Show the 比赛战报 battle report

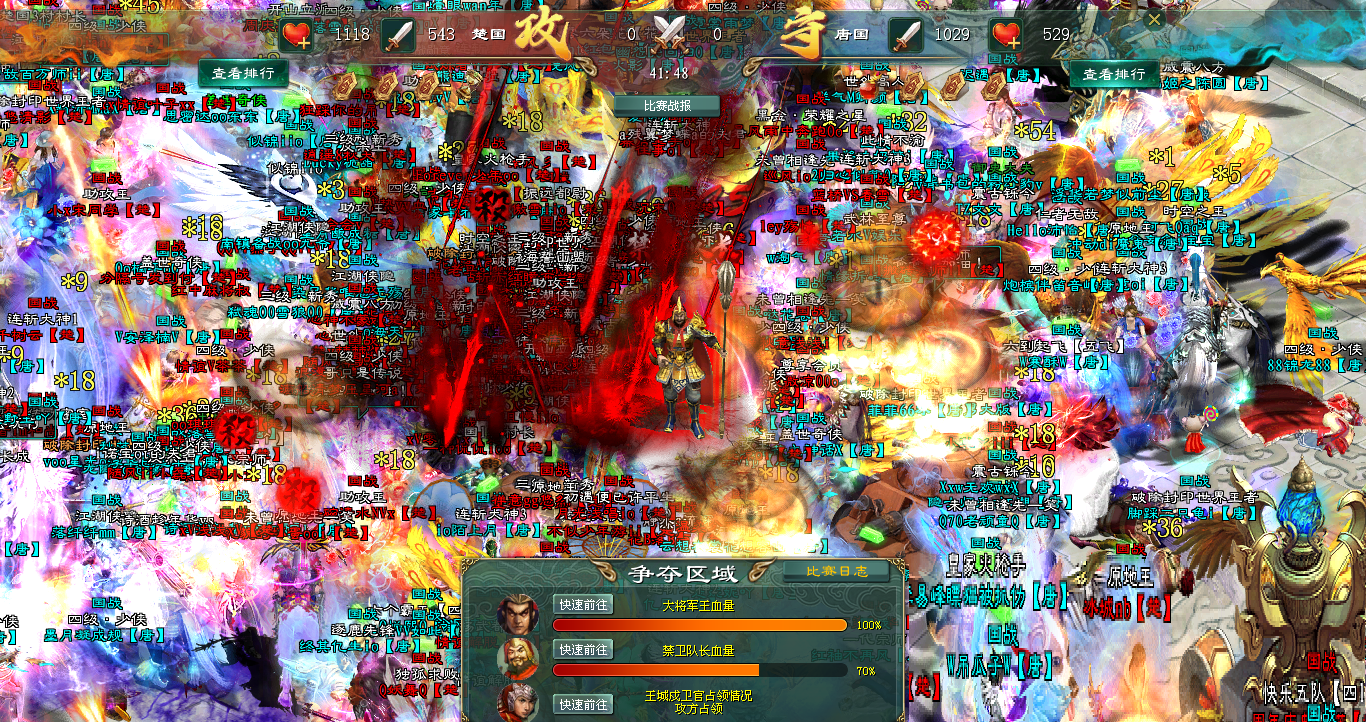[x=667, y=105]
